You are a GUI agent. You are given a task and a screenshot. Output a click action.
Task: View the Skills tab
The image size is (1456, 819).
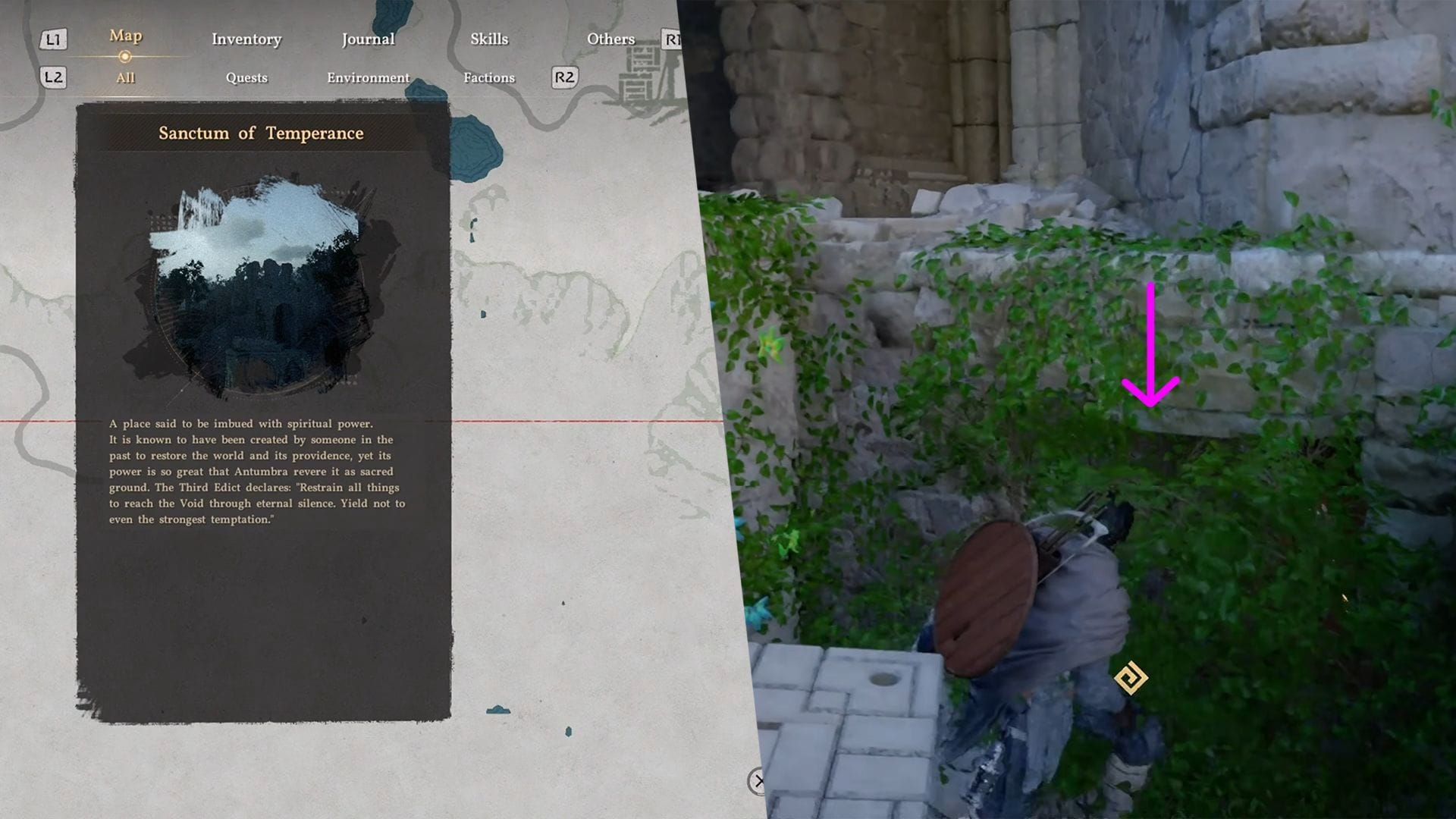(x=488, y=39)
